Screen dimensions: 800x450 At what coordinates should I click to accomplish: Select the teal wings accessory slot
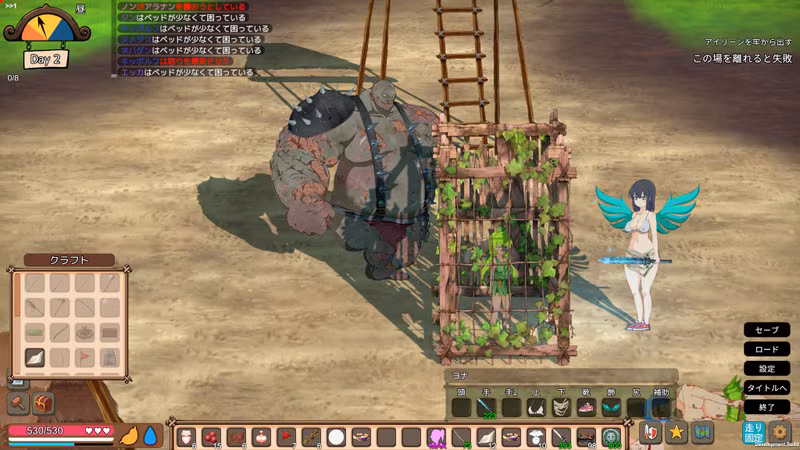pyautogui.click(x=610, y=407)
